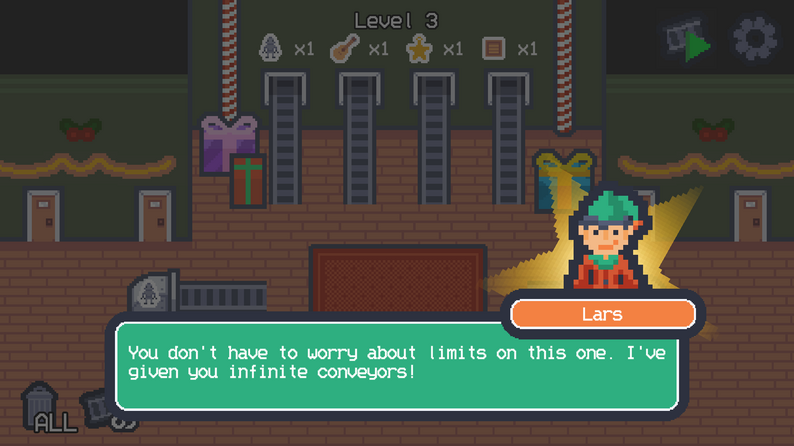Start the conveyor run with green play button
This screenshot has height=446, width=794.
click(x=690, y=43)
